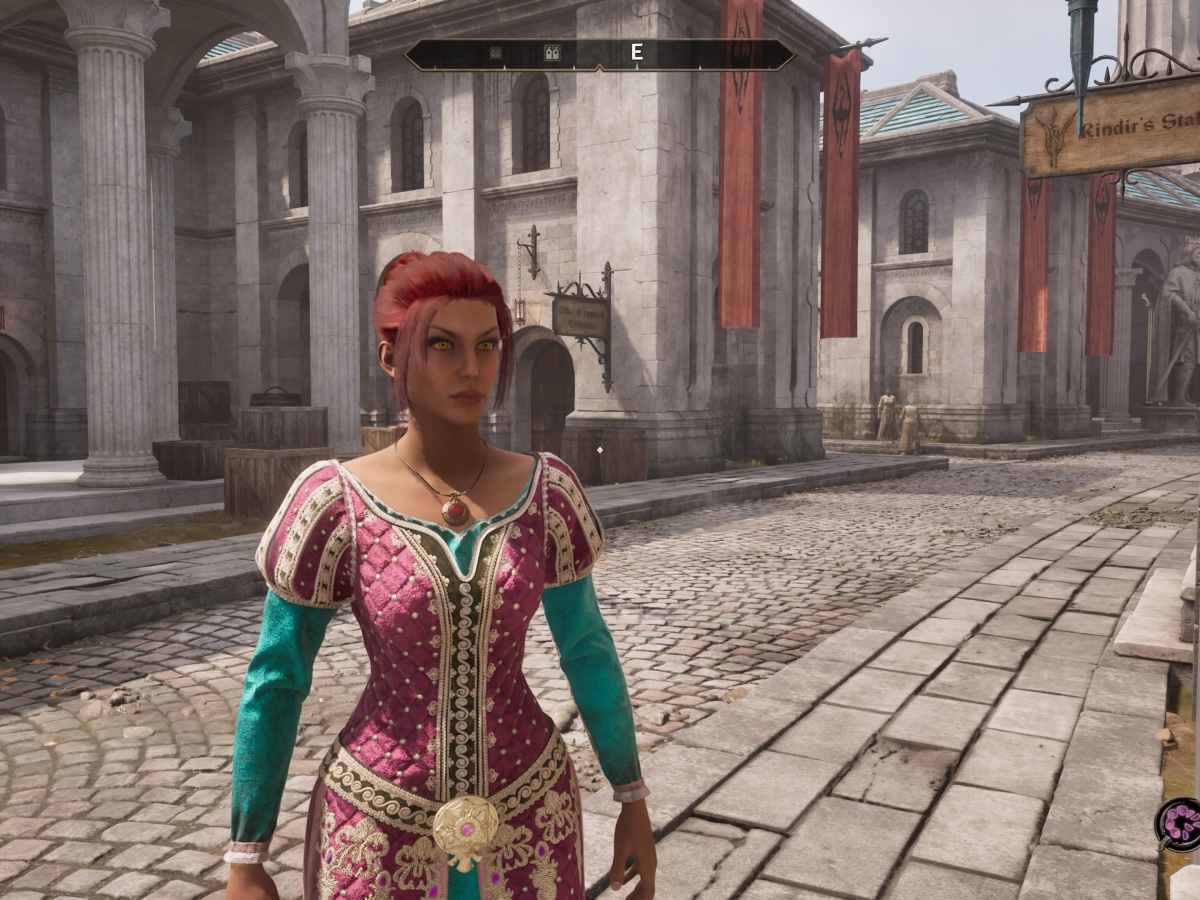This screenshot has height=900, width=1200.
Task: Click the purple swirl active effect icon
Action: (1180, 823)
